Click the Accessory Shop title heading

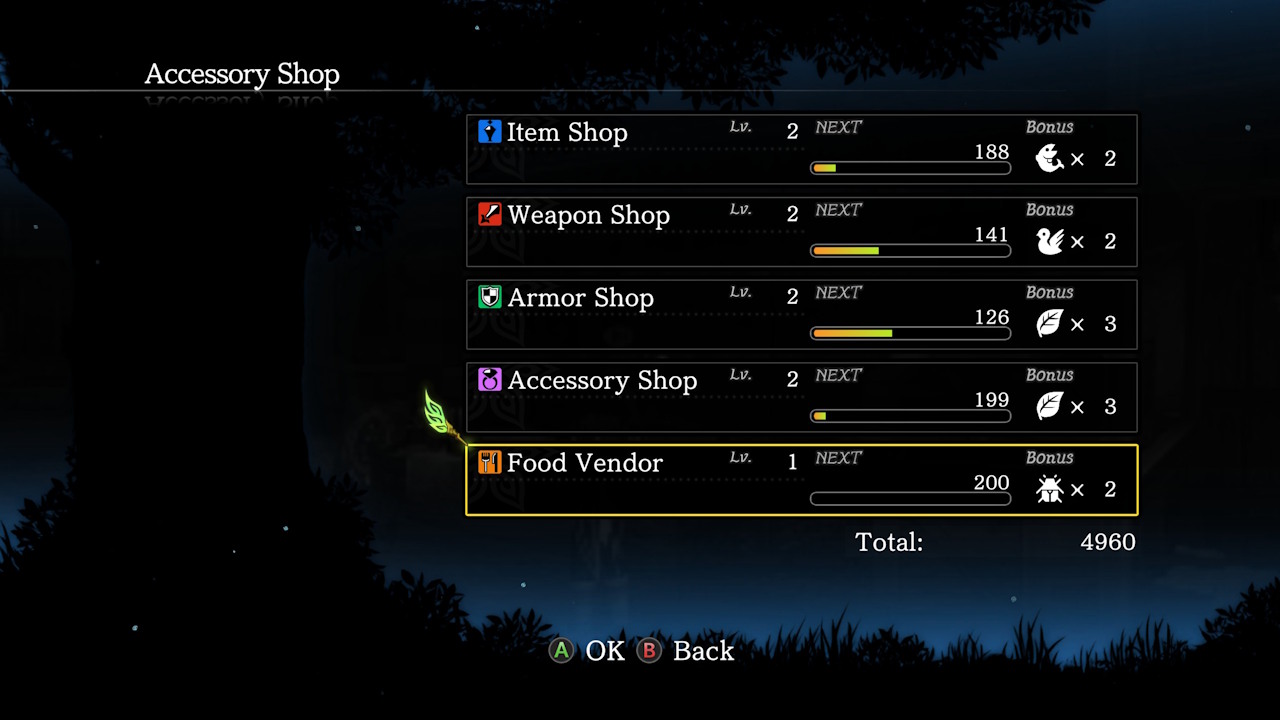(x=242, y=74)
